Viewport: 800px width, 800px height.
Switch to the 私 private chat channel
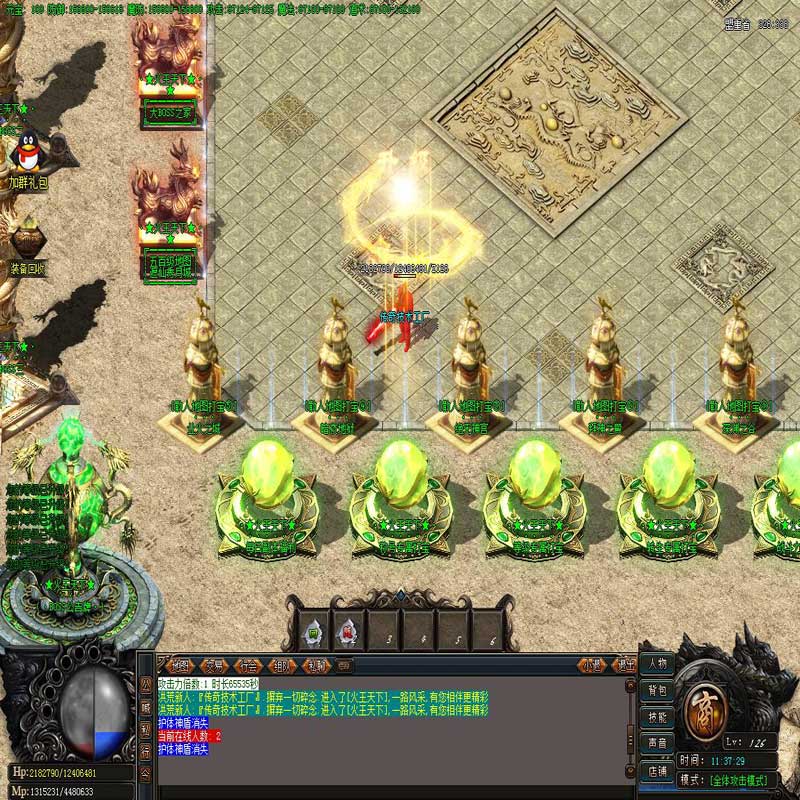[145, 727]
